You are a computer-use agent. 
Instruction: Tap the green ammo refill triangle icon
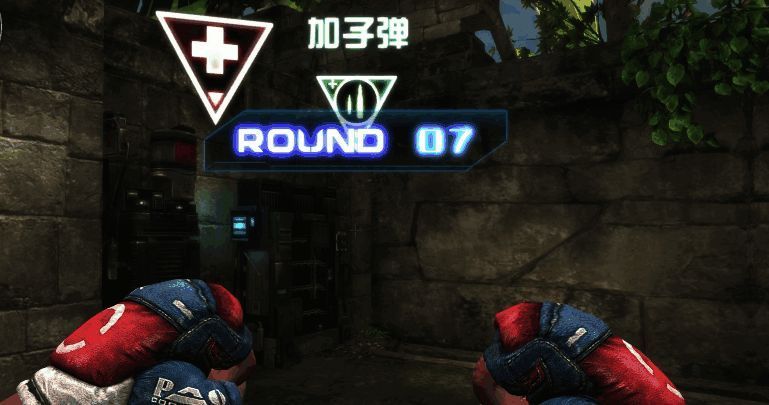click(x=357, y=98)
